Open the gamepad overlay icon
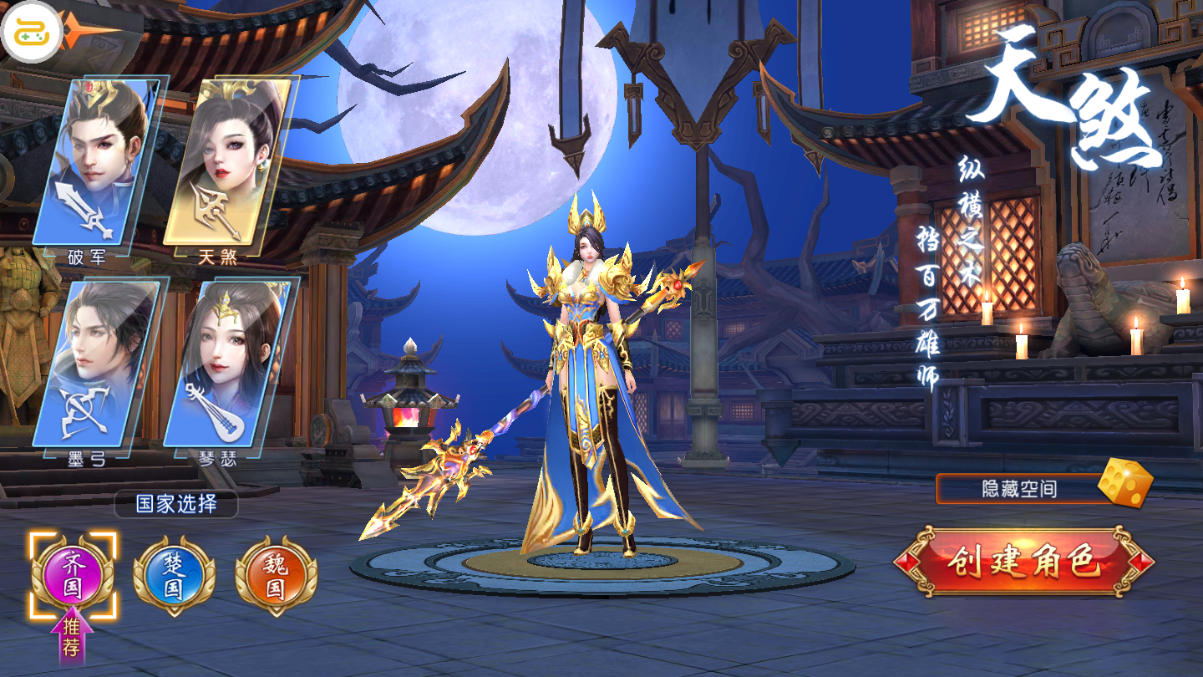This screenshot has height=677, width=1203. [31, 32]
